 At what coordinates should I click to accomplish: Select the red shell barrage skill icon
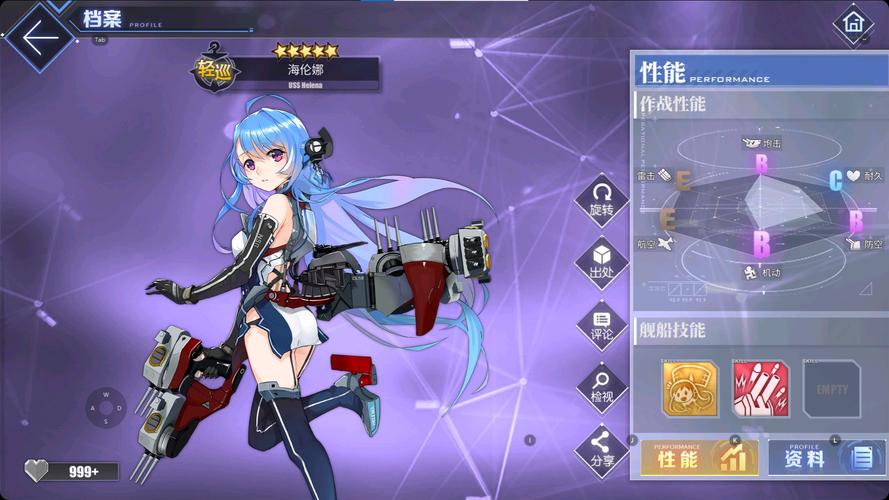tap(761, 389)
